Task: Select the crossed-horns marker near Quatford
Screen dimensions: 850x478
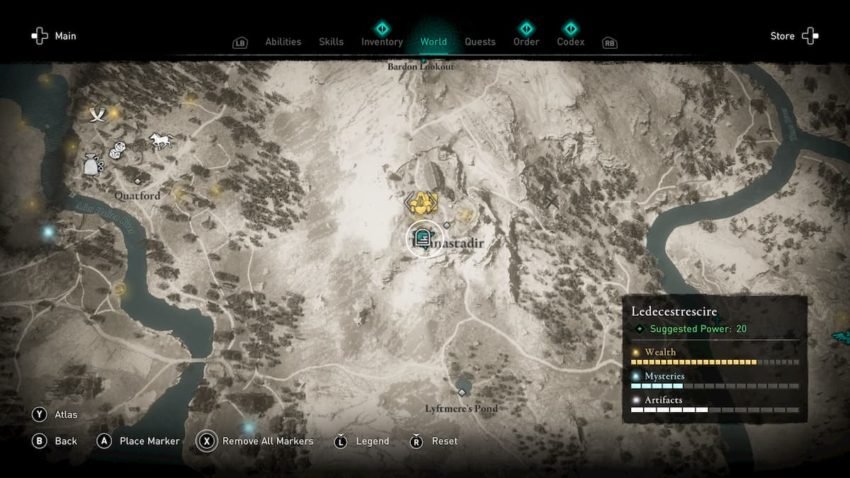Action: point(97,115)
